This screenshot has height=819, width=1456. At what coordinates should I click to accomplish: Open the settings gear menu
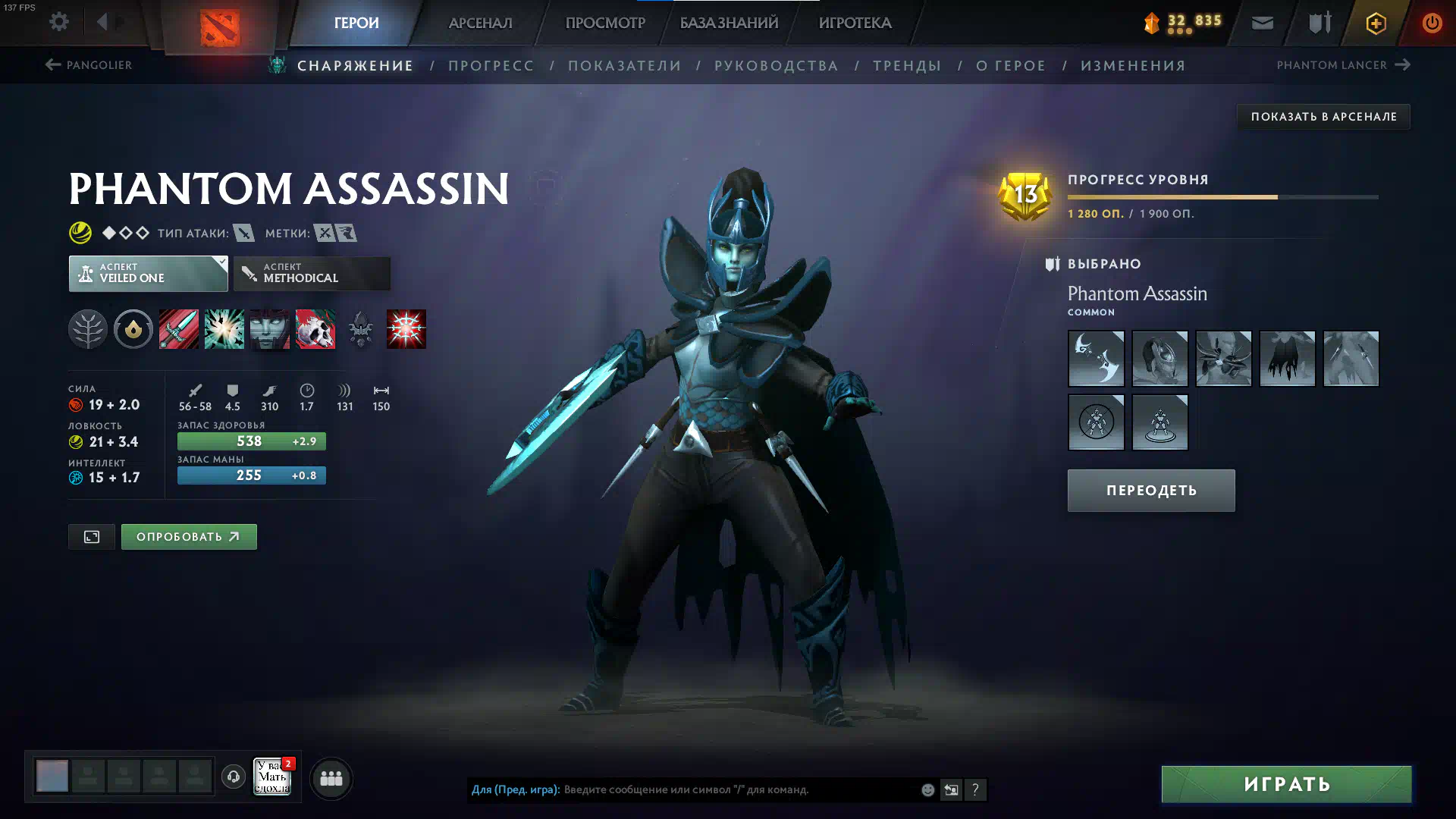pyautogui.click(x=58, y=22)
